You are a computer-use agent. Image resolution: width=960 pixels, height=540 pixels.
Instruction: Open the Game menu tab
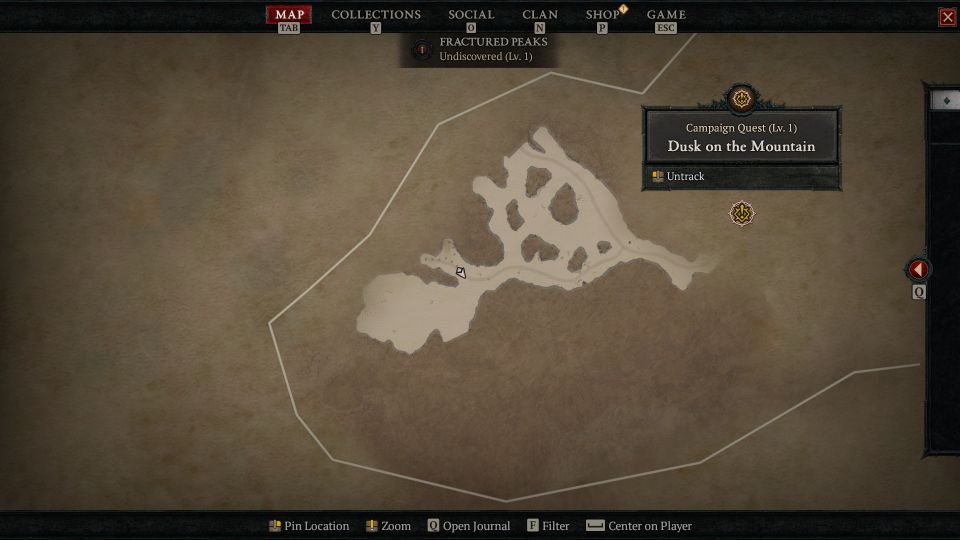(x=666, y=15)
